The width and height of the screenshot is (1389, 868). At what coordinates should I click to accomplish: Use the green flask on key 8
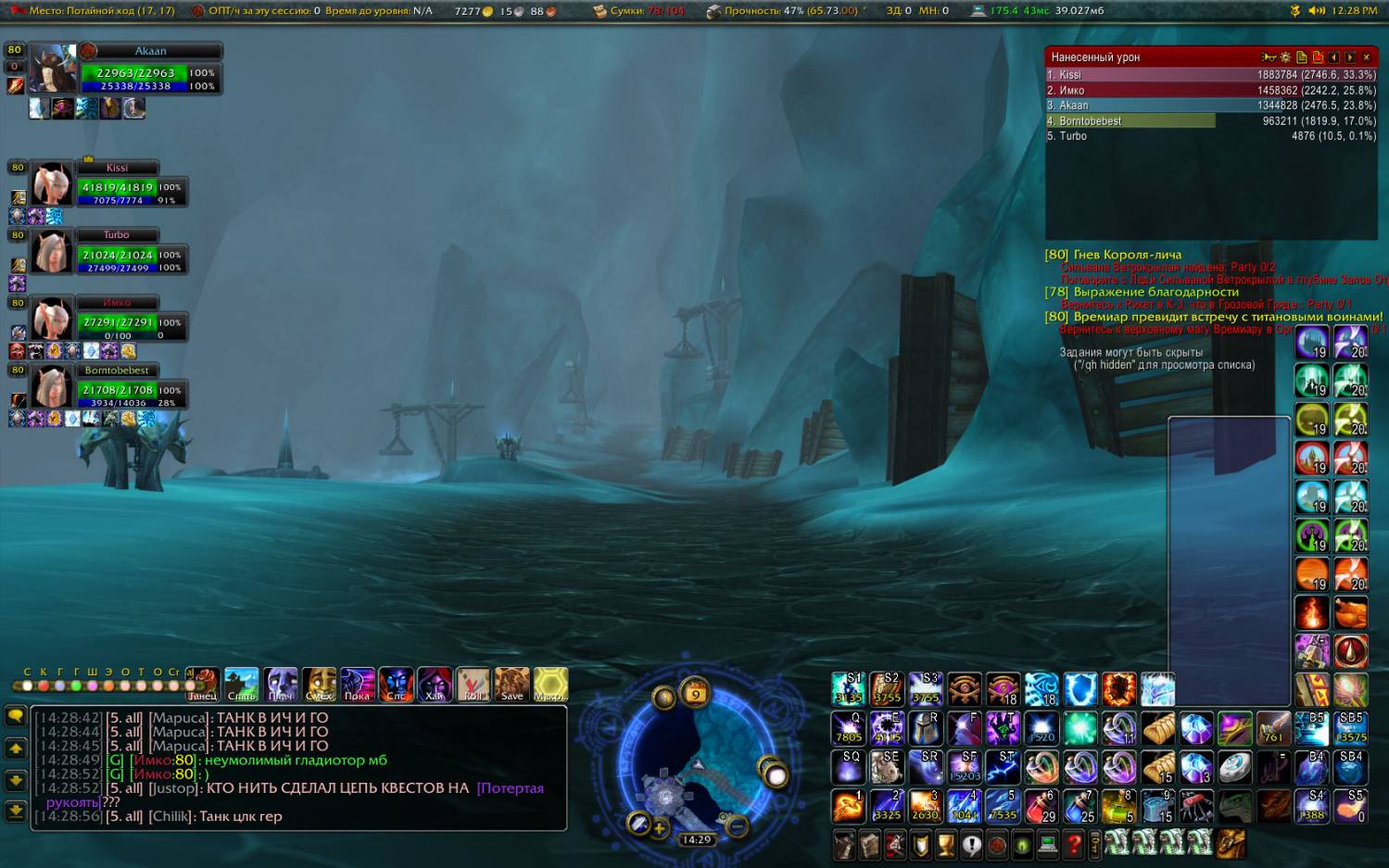1118,806
